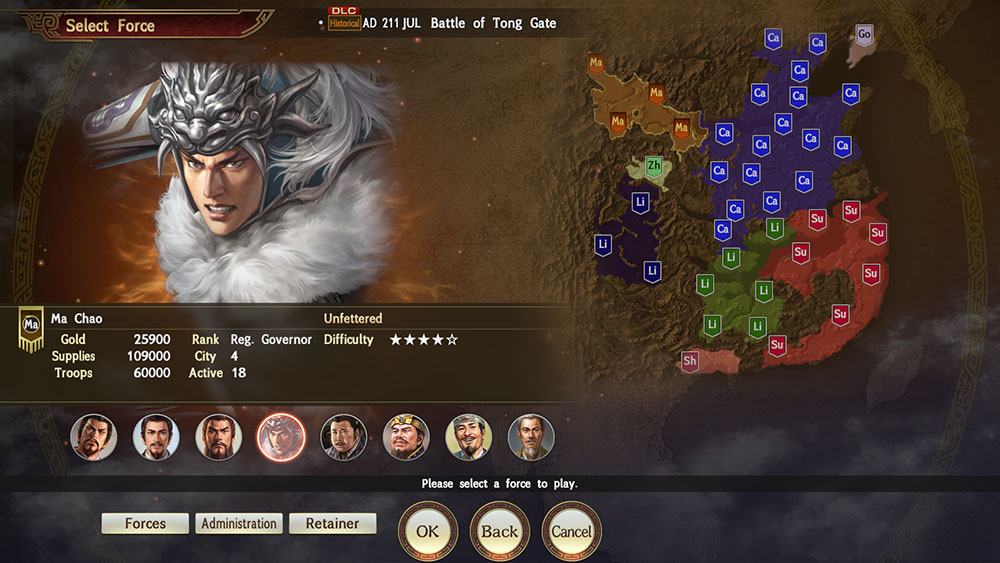Pick the smiling ruler on yellow background
The image size is (1000, 563).
468,438
